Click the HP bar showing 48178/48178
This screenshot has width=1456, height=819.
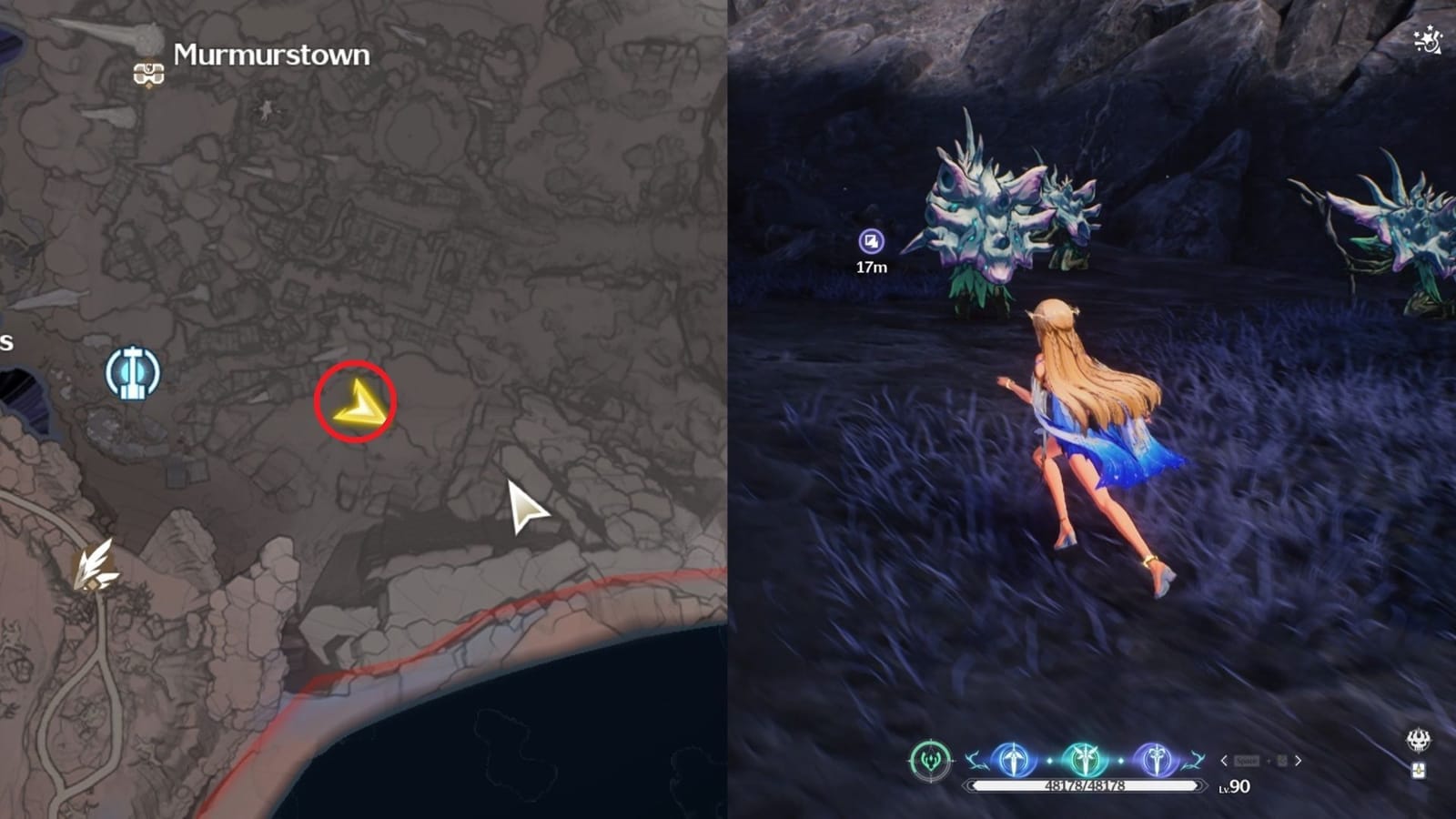point(1087,784)
